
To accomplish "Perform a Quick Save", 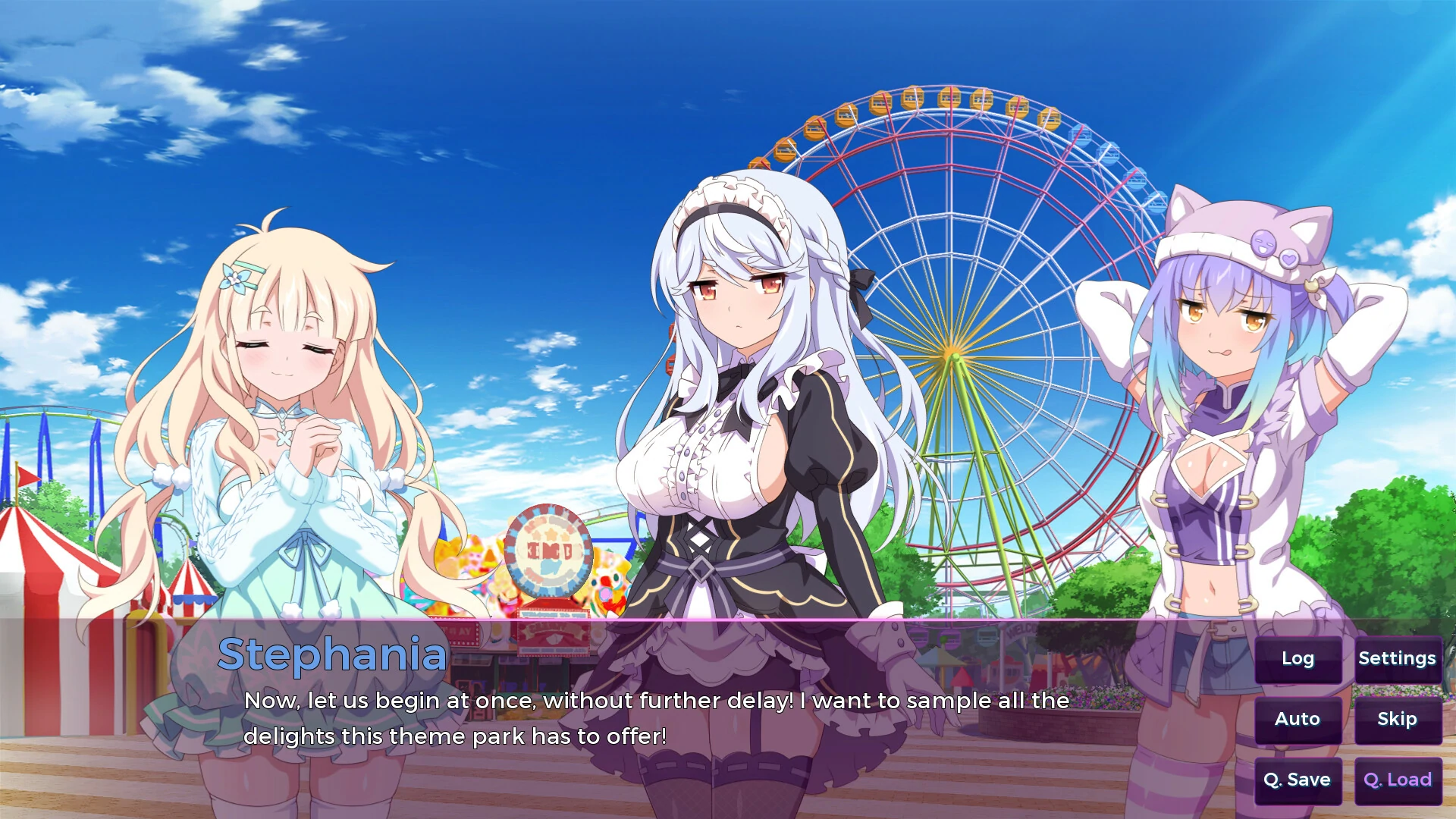I will point(1298,779).
